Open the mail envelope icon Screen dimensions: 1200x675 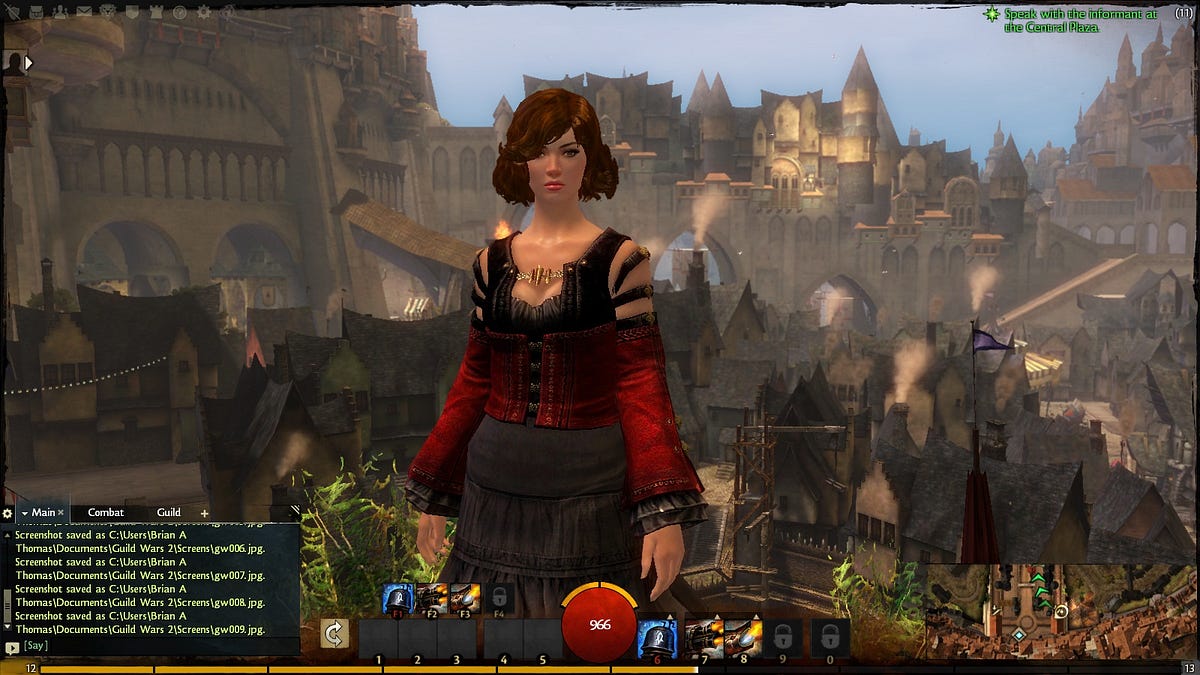84,12
